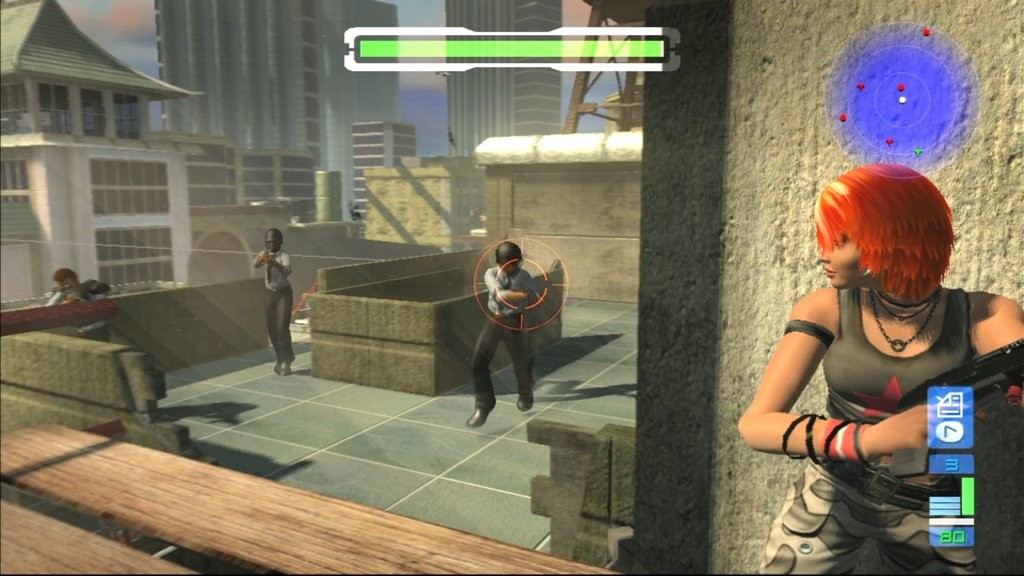Click the circular blue radar minimap
This screenshot has width=1024, height=576.
[x=902, y=98]
